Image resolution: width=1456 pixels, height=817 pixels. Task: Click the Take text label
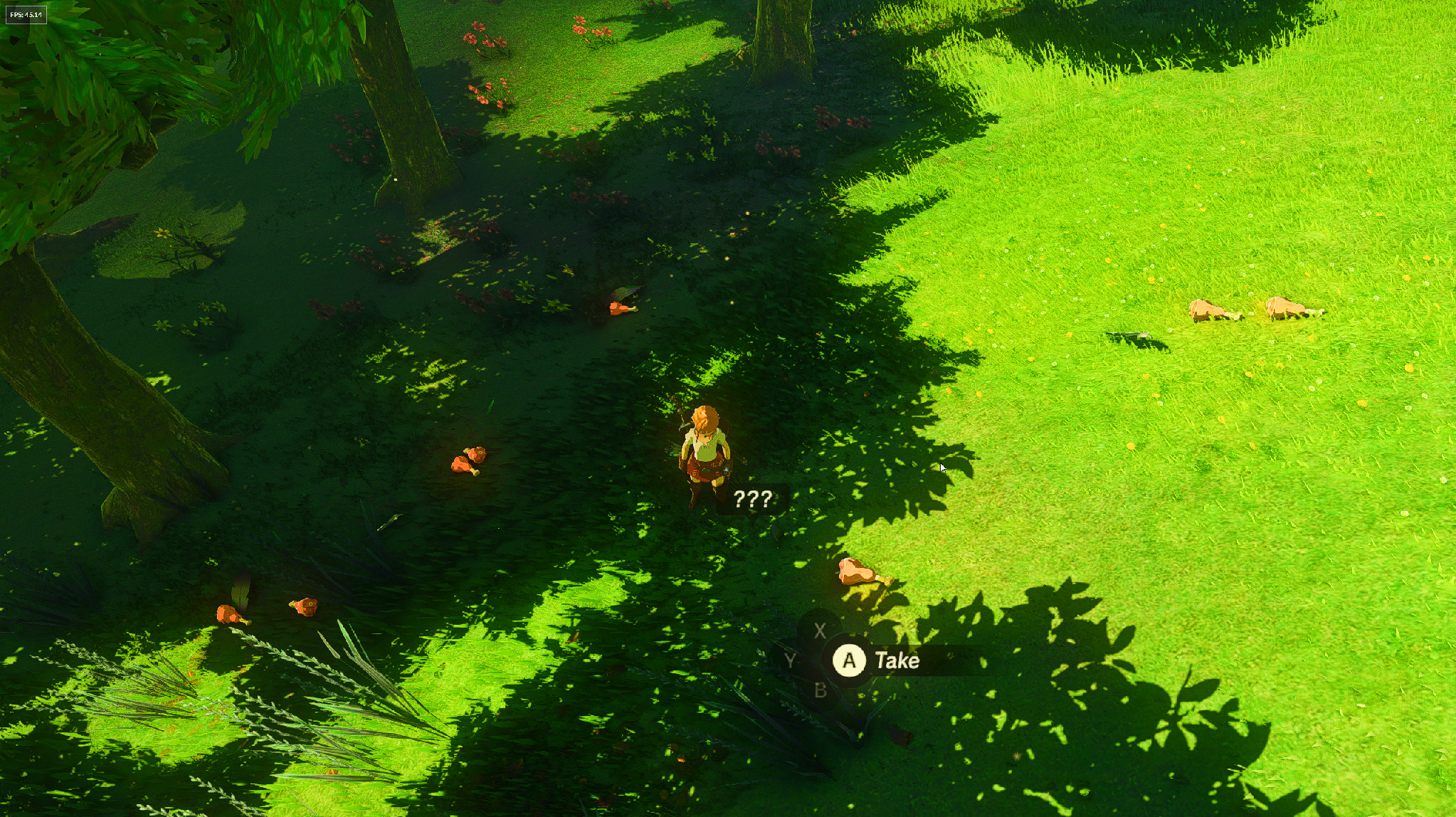click(x=897, y=660)
